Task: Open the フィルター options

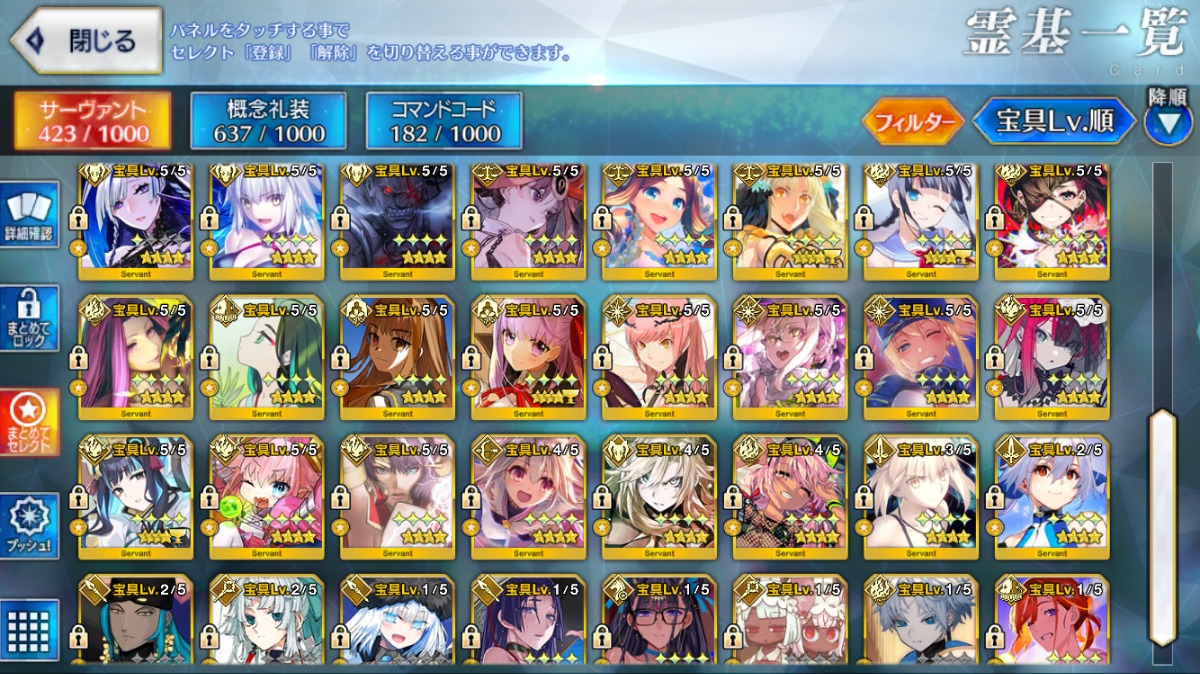Action: click(x=912, y=122)
